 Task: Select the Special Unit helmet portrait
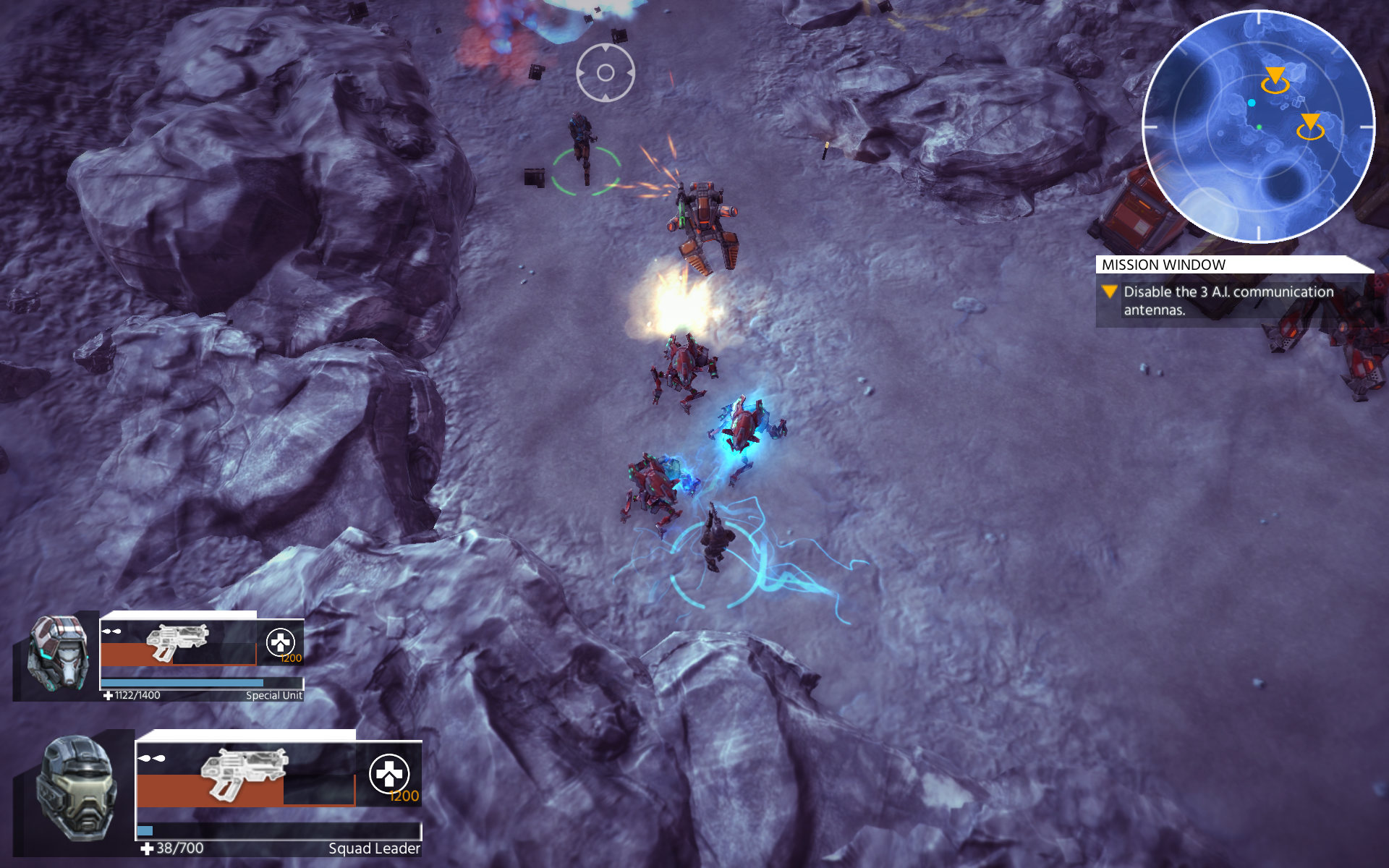pyautogui.click(x=59, y=653)
